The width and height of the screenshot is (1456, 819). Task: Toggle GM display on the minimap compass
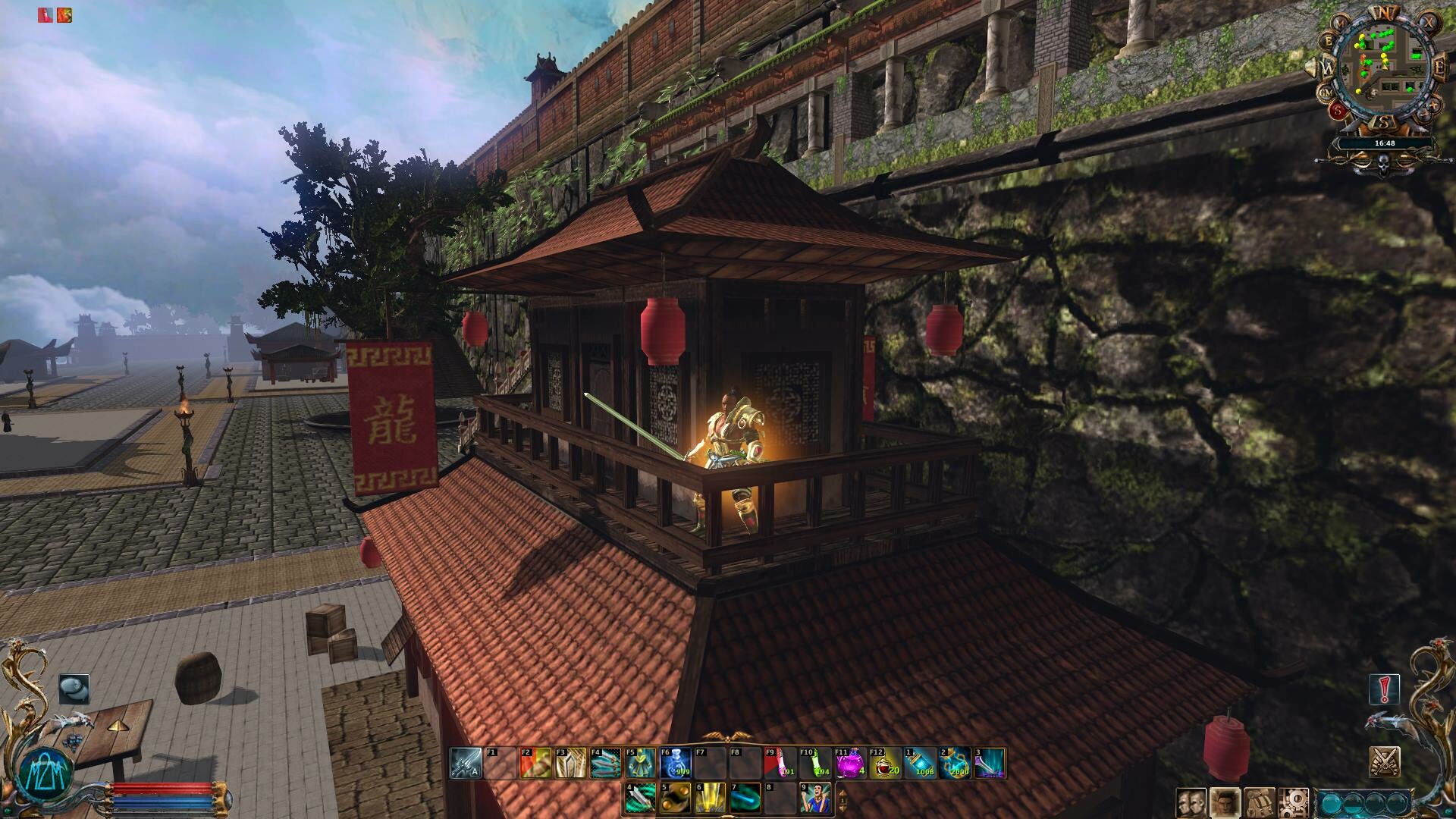pos(1326,93)
